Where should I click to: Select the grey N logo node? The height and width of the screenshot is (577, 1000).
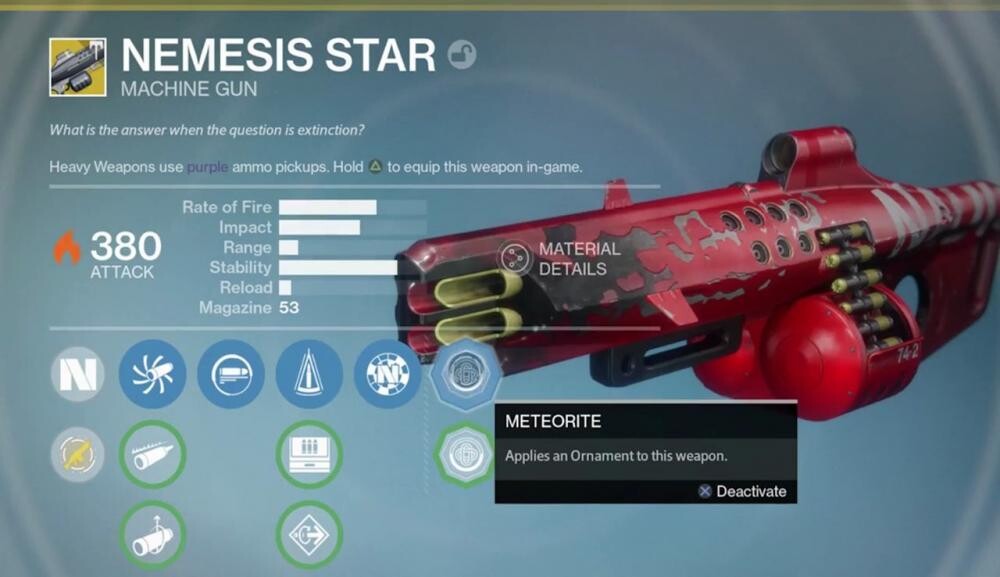[77, 374]
